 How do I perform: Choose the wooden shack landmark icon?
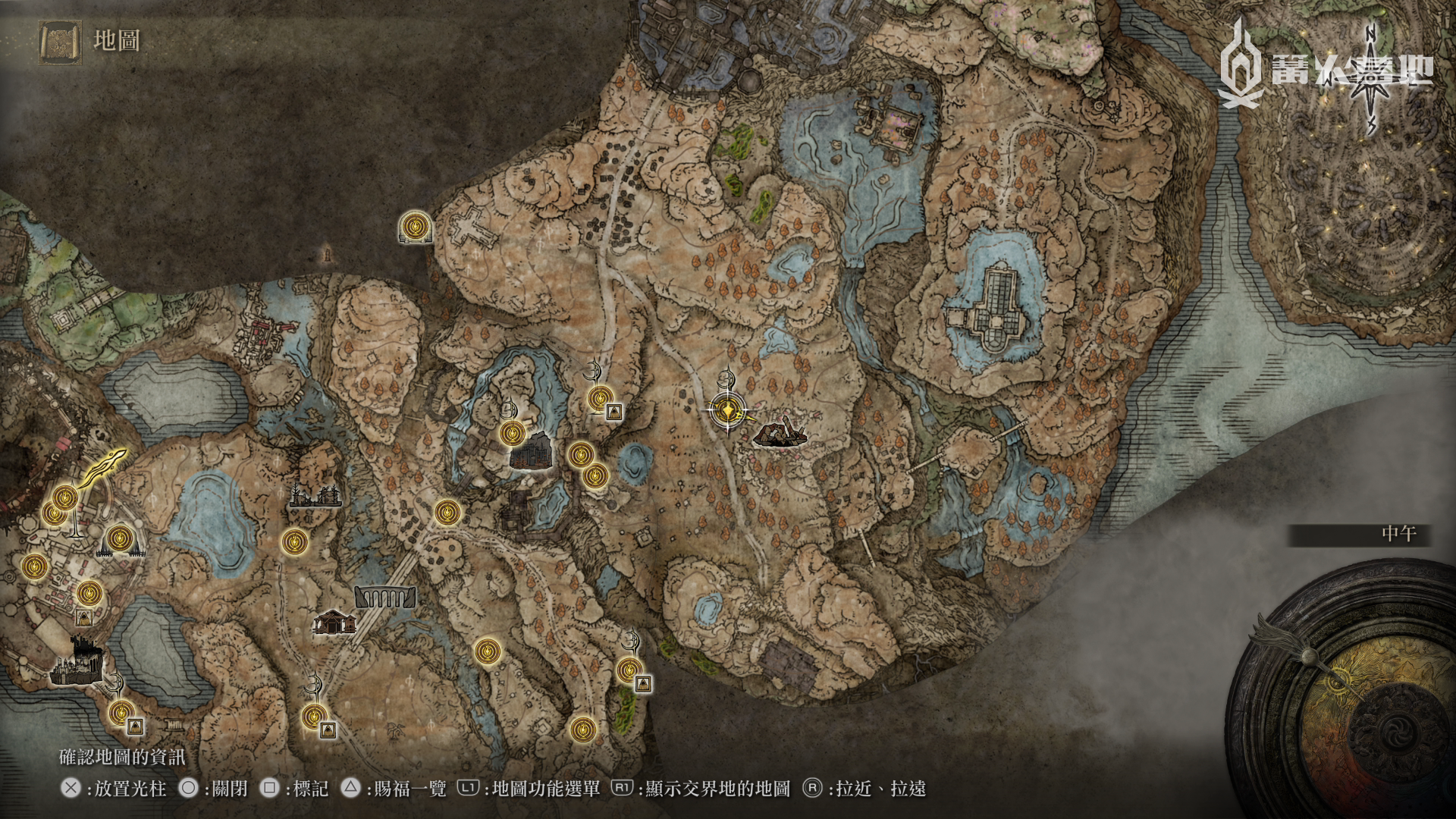334,622
